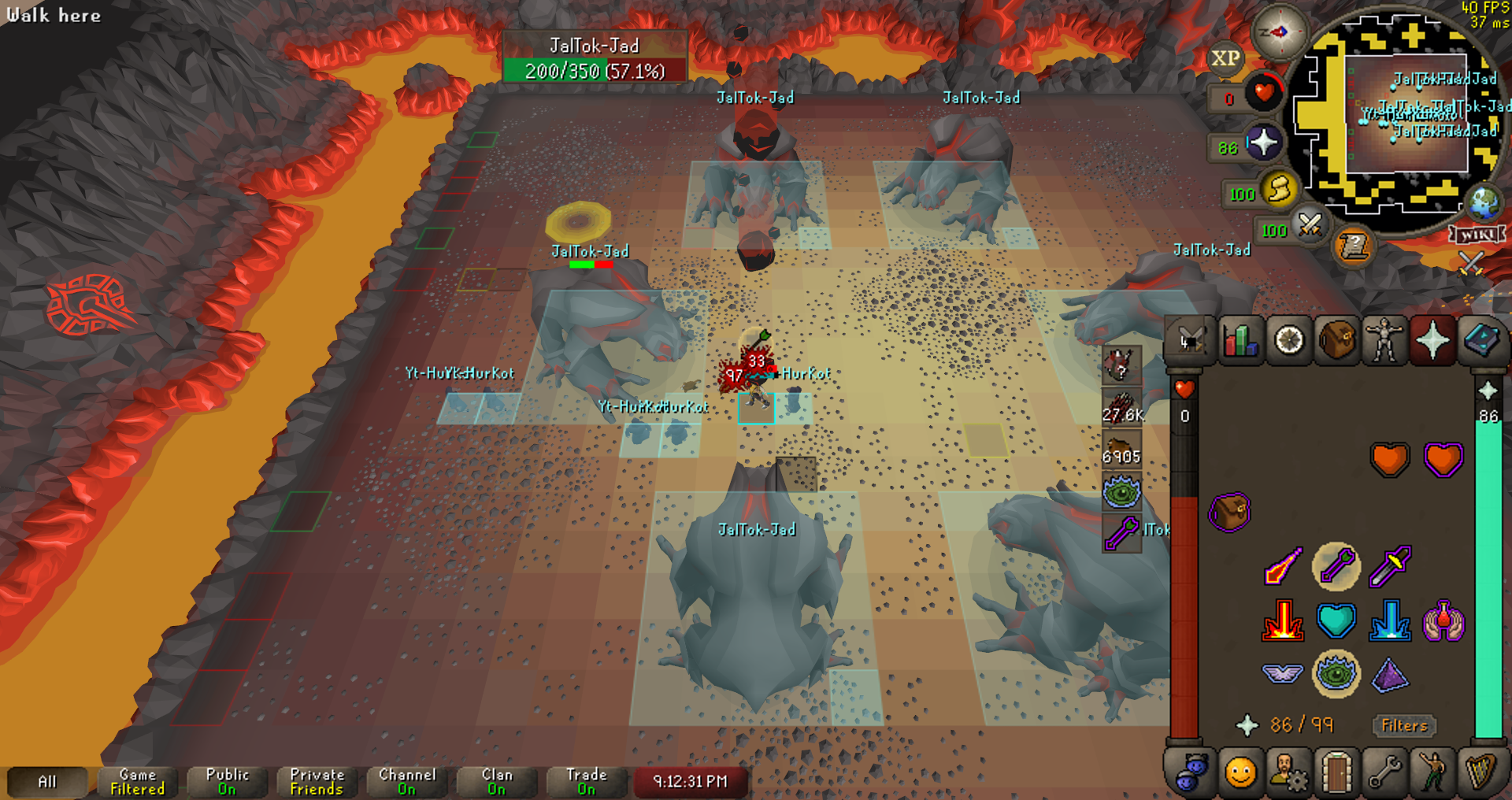Click the compass to face north
Image resolution: width=1512 pixels, height=800 pixels.
(1280, 31)
